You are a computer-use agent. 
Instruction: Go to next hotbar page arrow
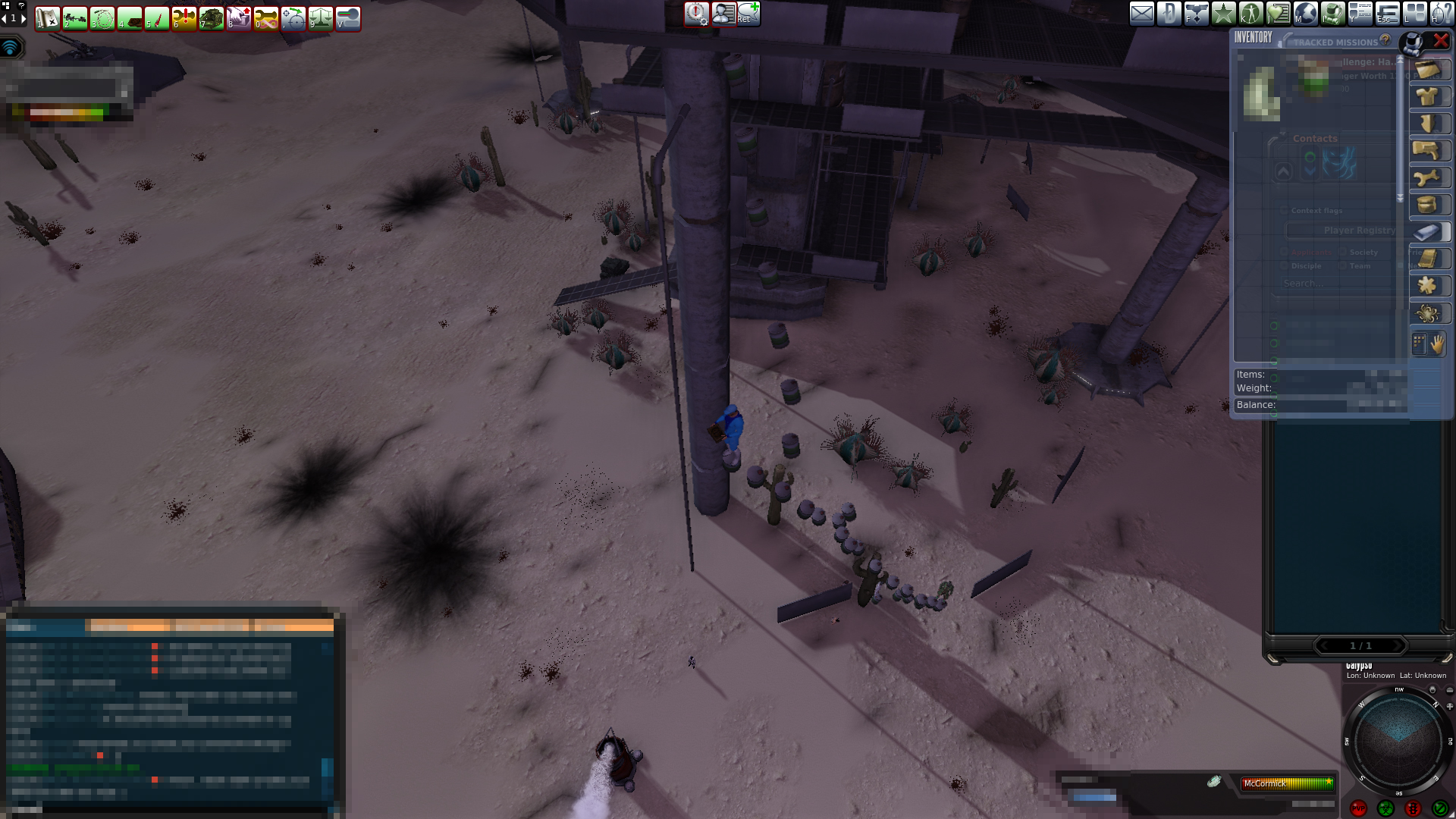point(23,17)
